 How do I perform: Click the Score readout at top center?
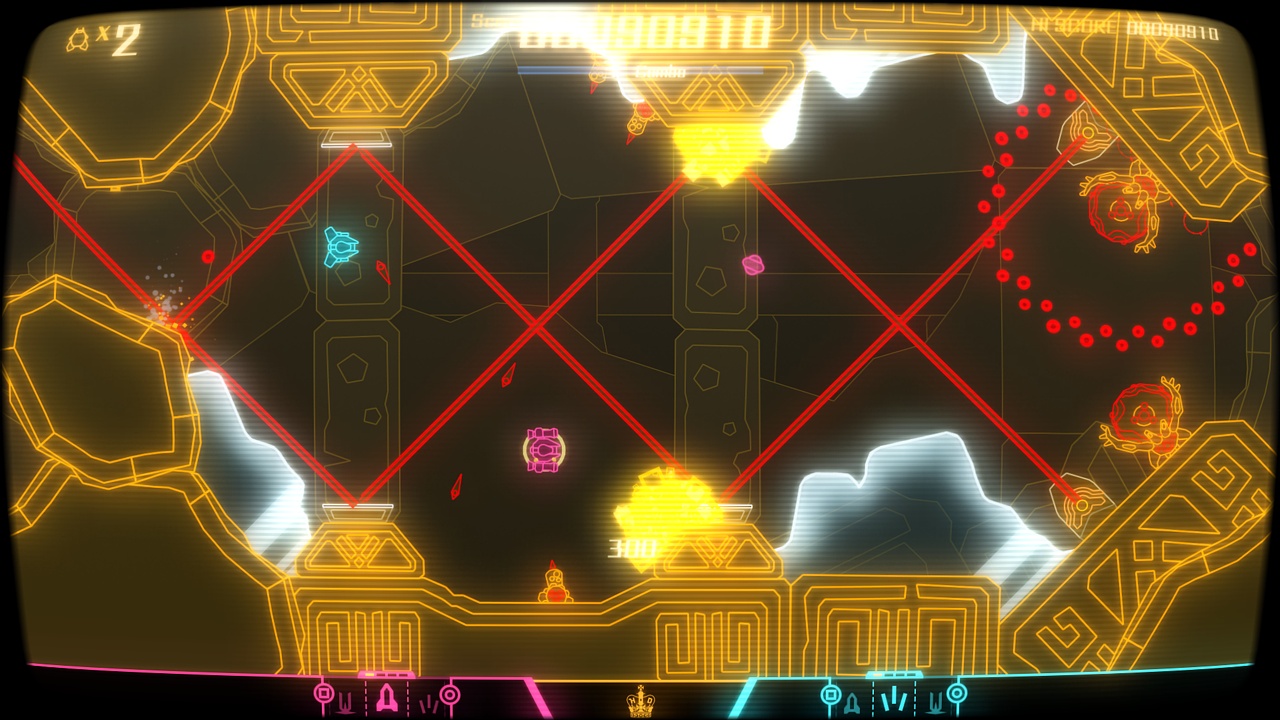pos(640,26)
